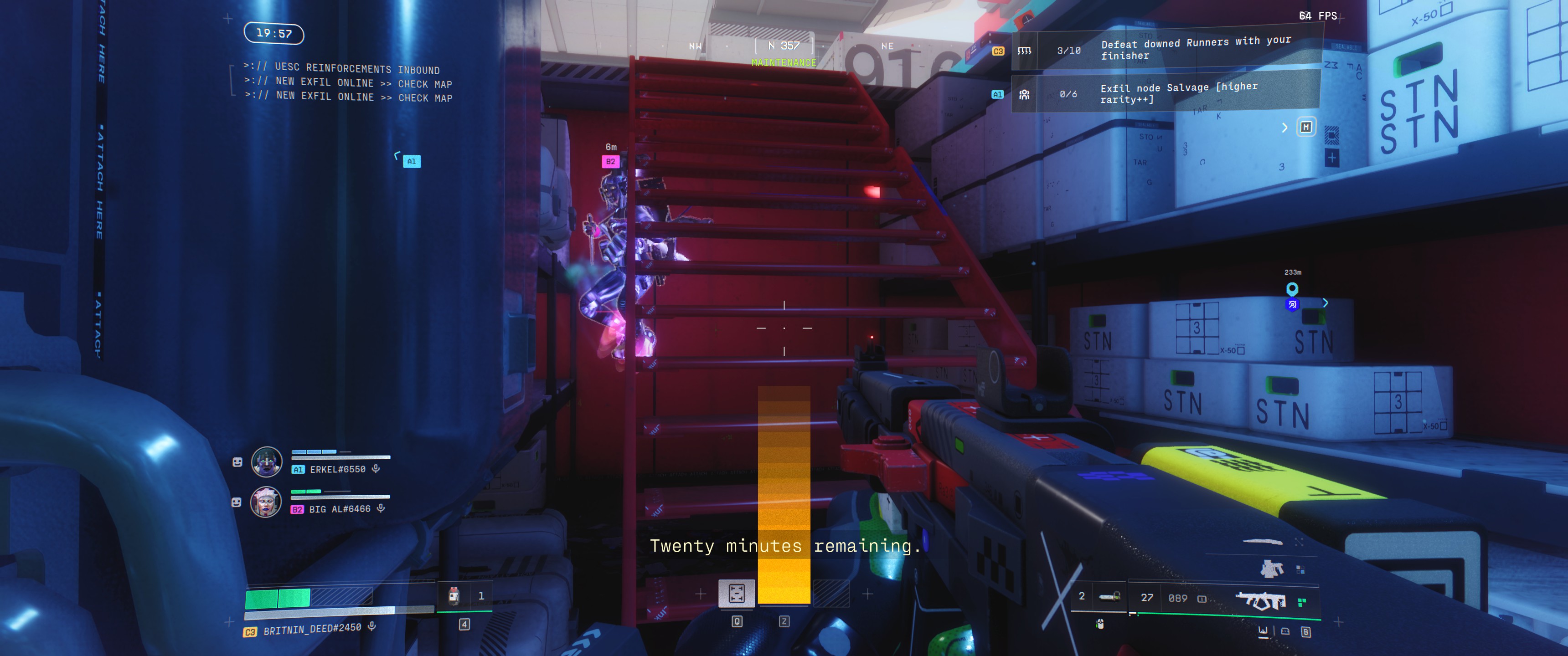The width and height of the screenshot is (1568, 656).
Task: Select the 'Exfil node Salvage' objective tracker
Action: tap(1166, 94)
